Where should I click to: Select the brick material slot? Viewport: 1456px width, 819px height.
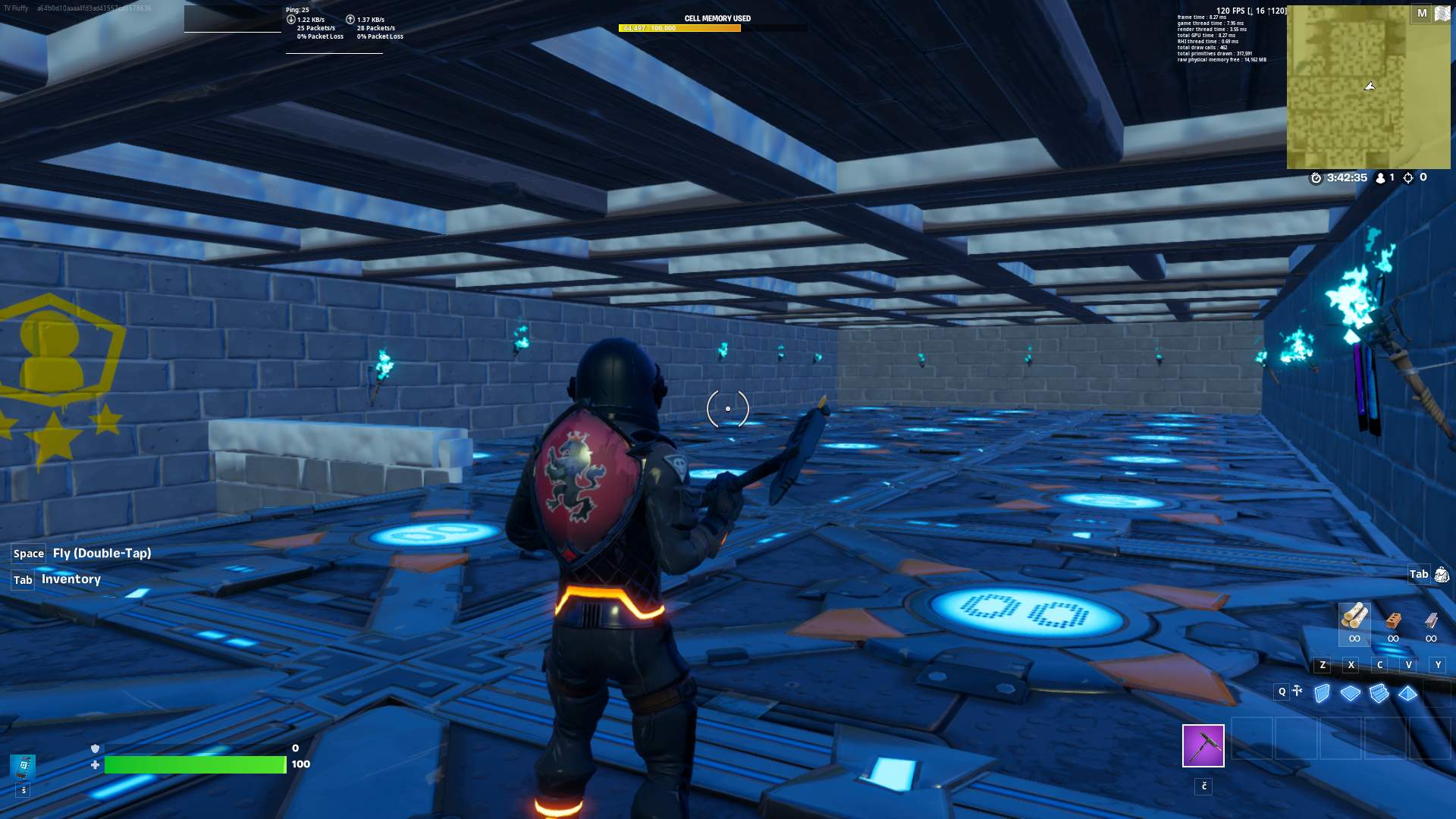(1393, 621)
